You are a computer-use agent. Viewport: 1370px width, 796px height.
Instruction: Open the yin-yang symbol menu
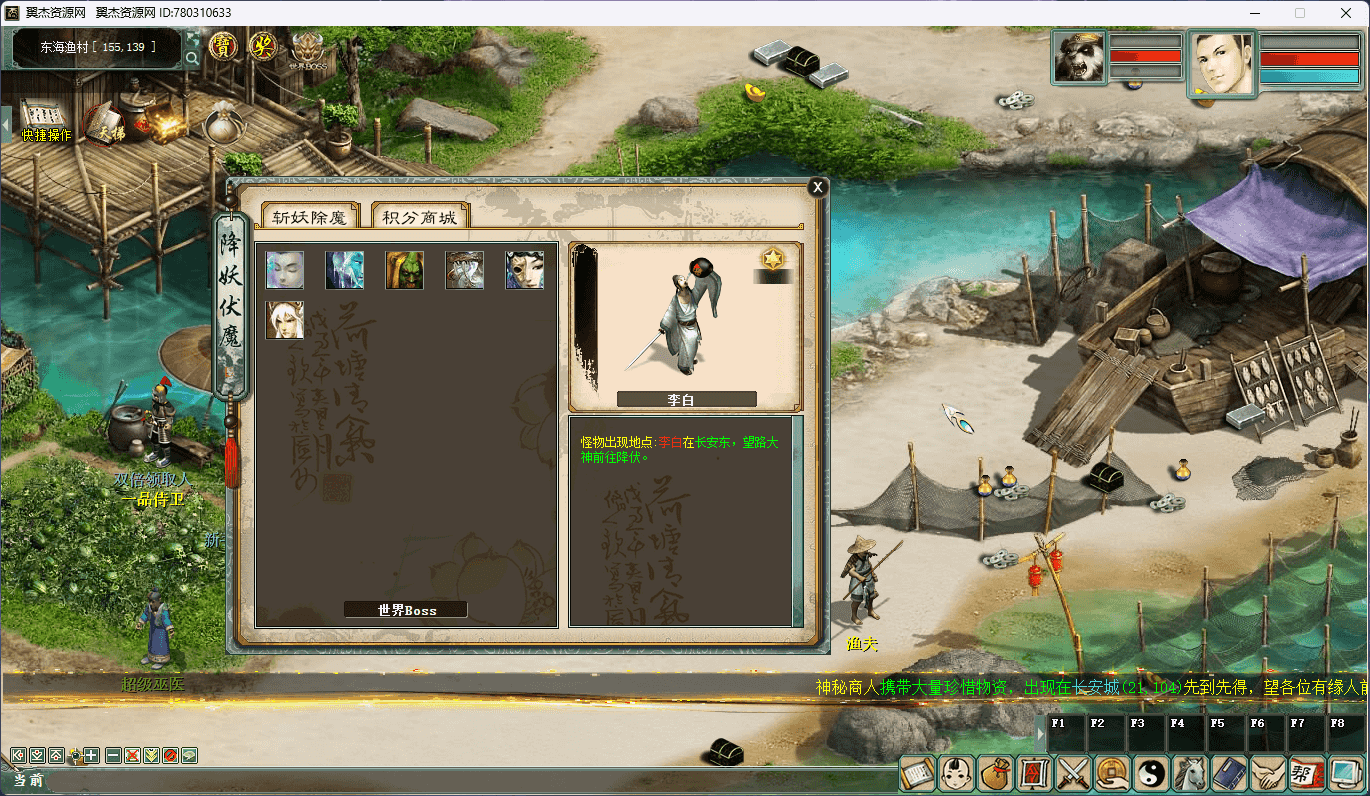tap(1152, 773)
